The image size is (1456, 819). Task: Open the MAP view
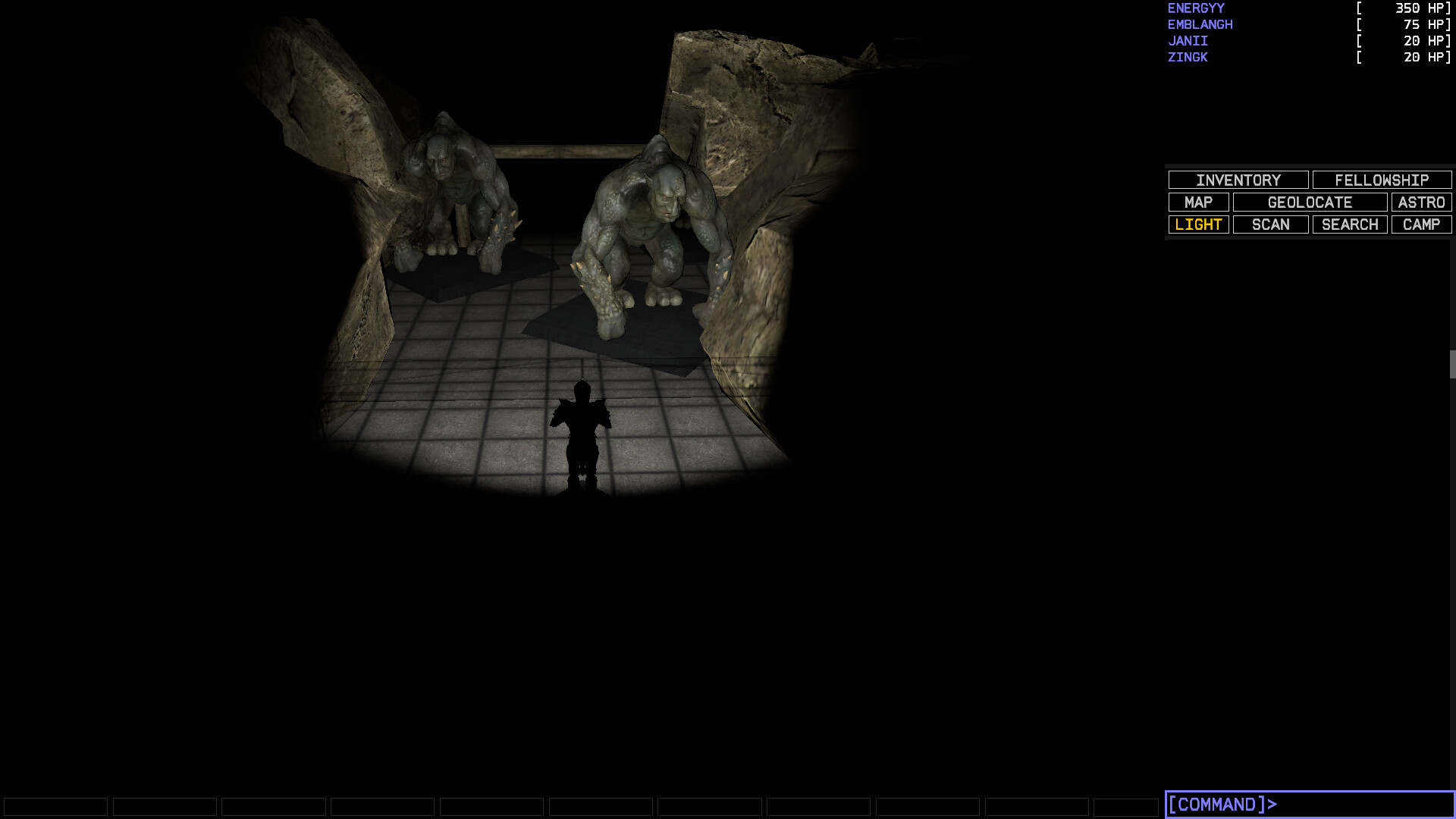[1199, 202]
